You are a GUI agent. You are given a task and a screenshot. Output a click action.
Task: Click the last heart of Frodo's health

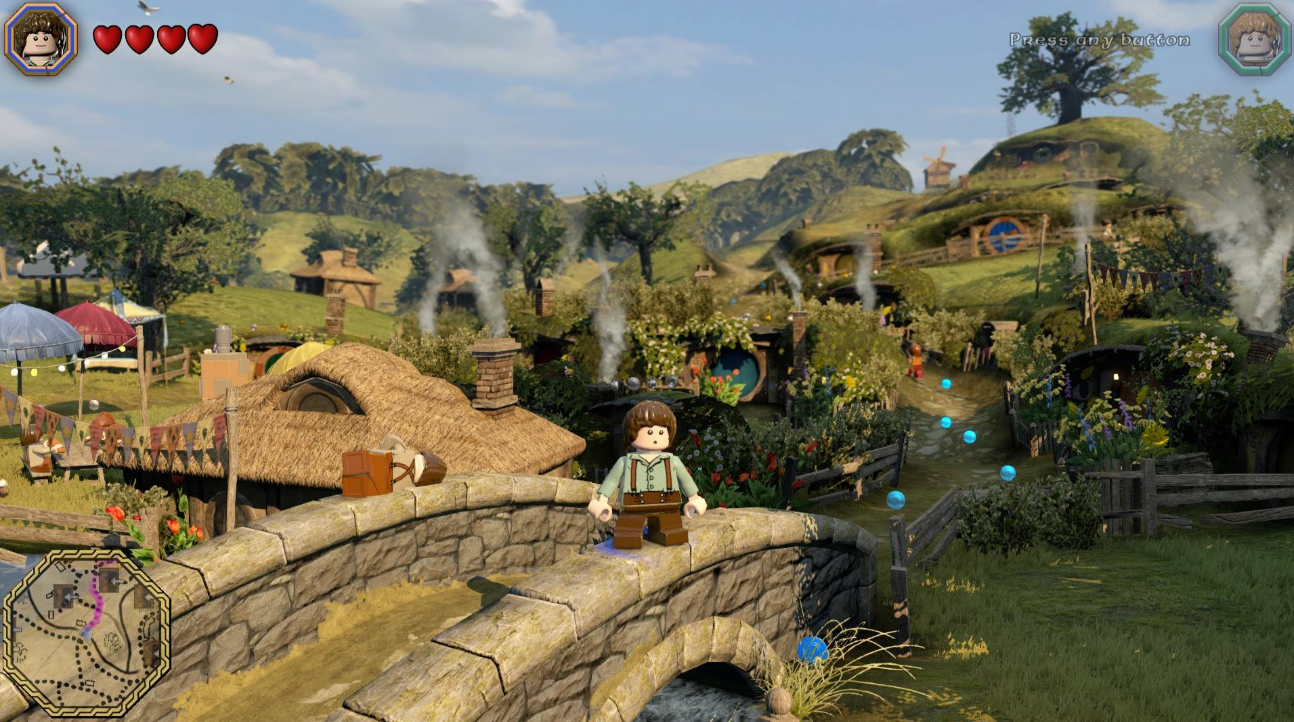click(x=204, y=39)
